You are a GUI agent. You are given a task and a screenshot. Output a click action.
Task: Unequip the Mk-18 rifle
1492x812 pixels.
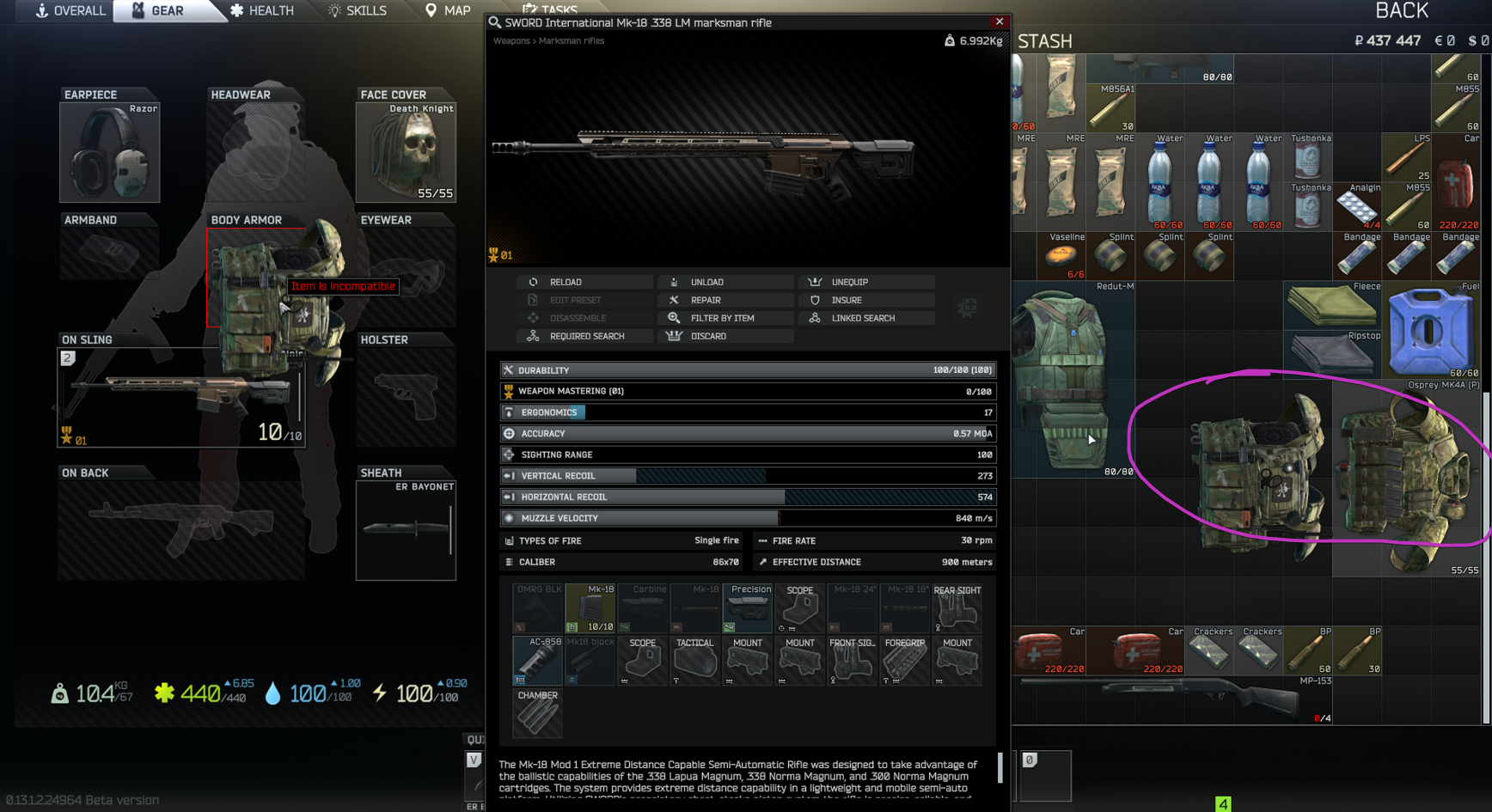click(849, 282)
